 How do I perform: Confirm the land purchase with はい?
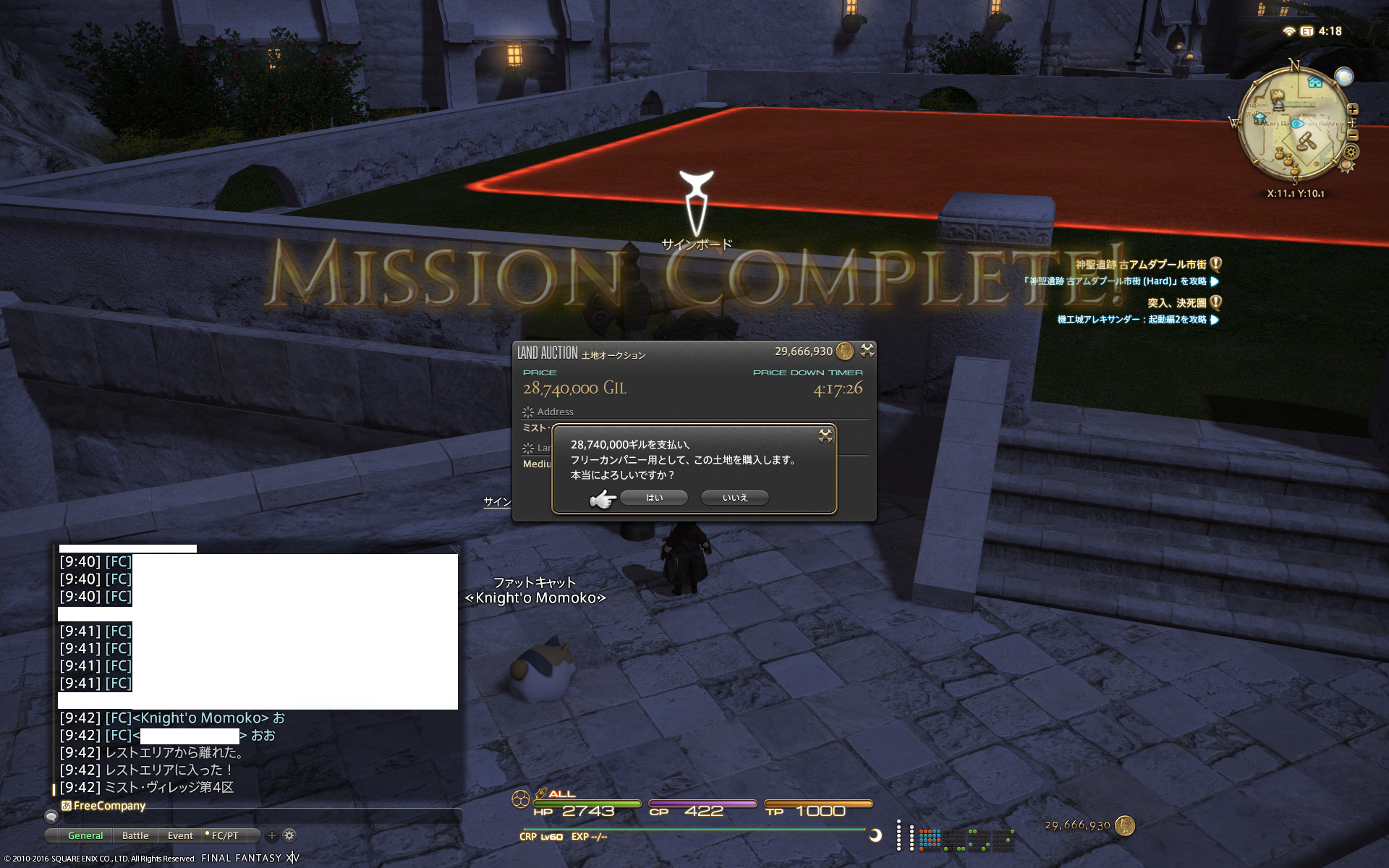pos(653,498)
